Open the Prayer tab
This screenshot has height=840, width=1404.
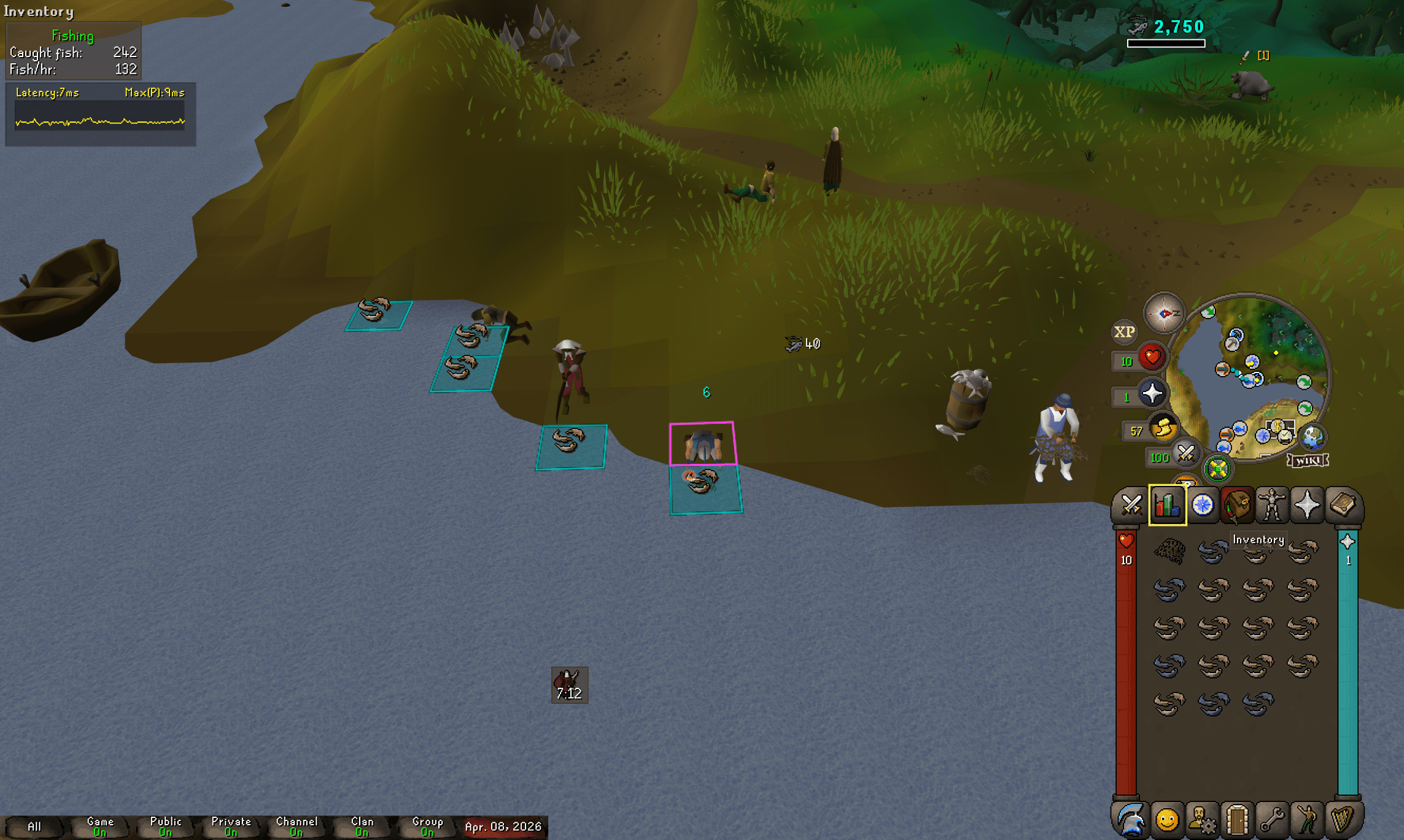click(1306, 505)
